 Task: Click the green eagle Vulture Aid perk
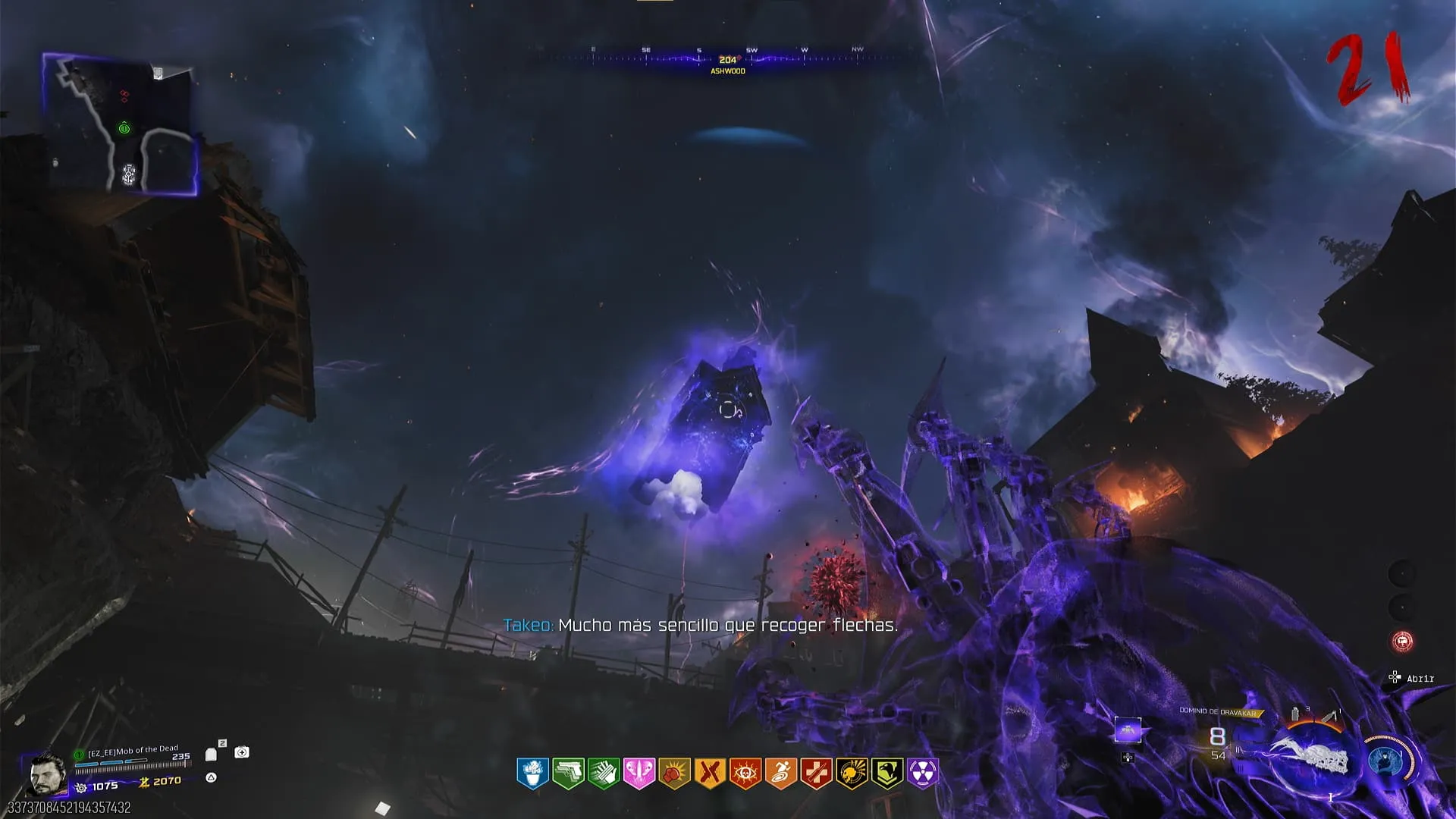point(887,773)
